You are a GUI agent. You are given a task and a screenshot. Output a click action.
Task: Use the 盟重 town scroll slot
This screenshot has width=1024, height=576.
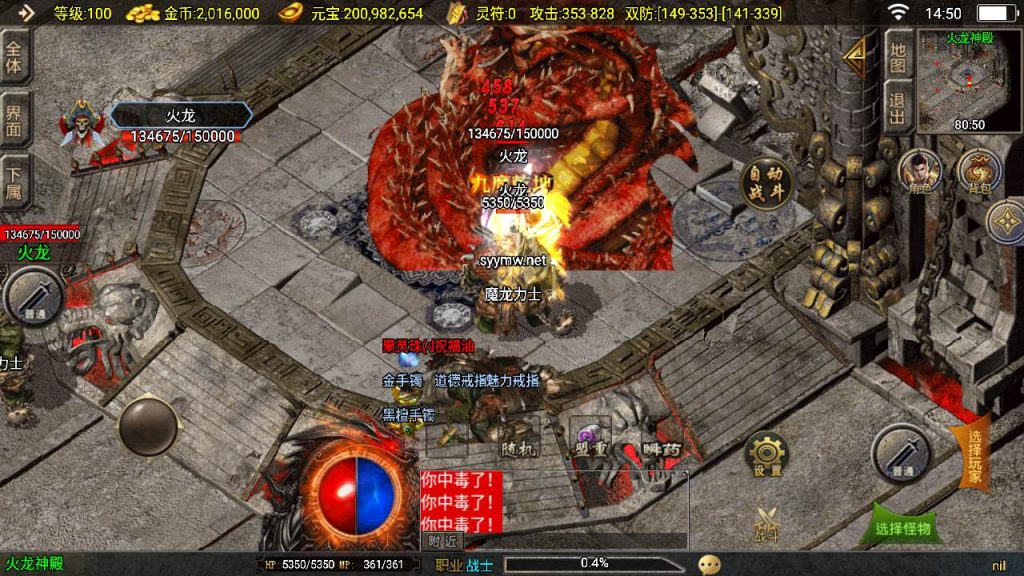pos(589,438)
